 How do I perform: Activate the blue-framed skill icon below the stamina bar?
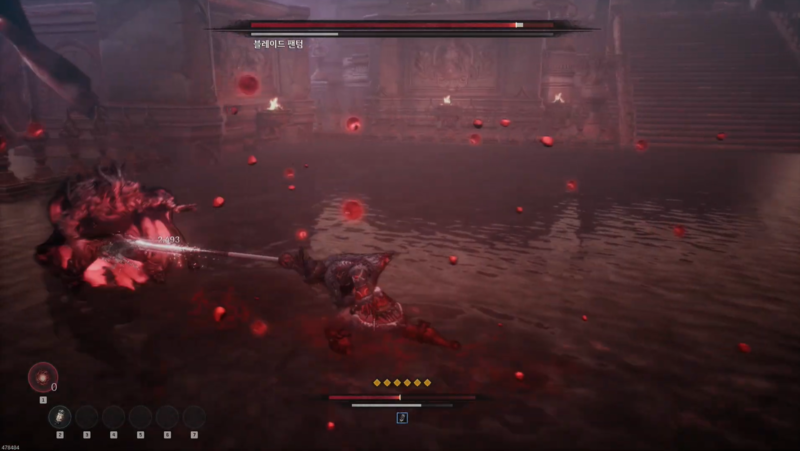[402, 417]
